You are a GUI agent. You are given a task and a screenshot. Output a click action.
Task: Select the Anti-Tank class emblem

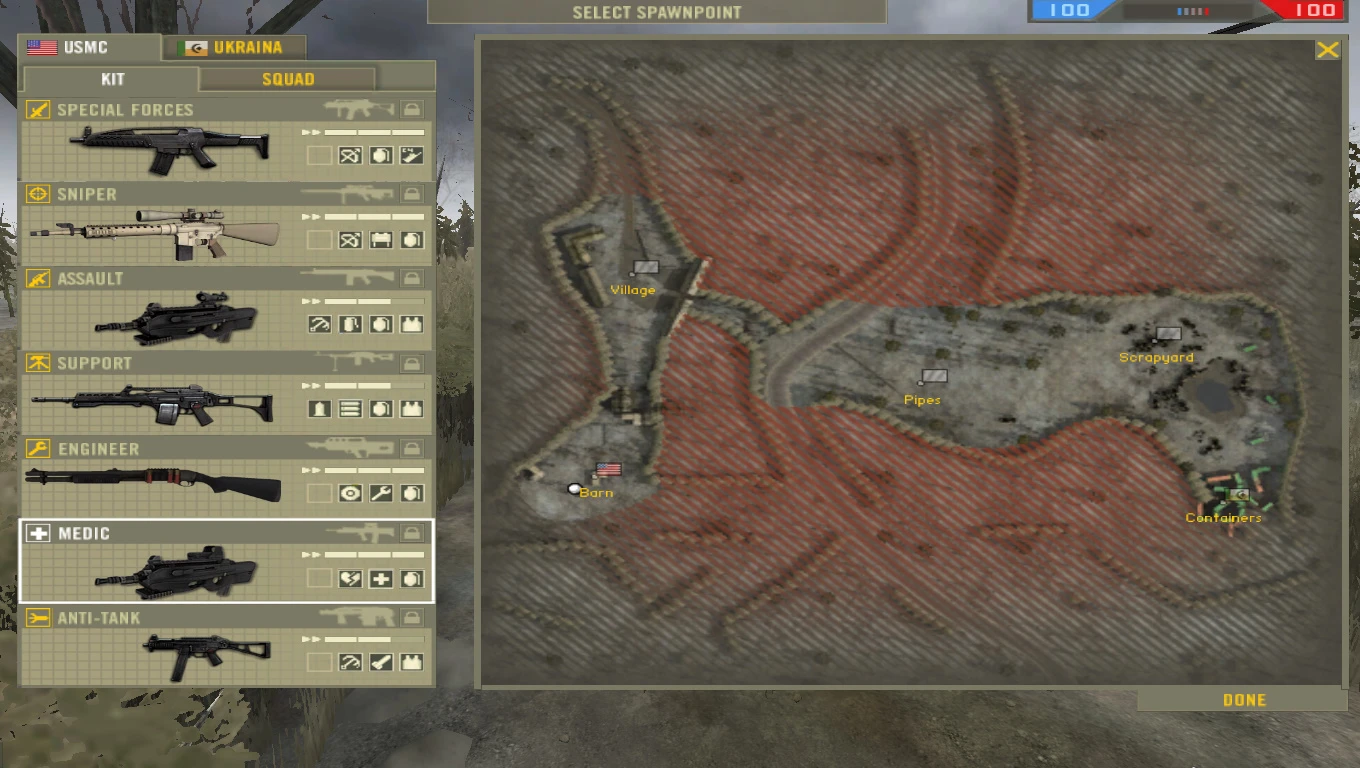tap(40, 618)
